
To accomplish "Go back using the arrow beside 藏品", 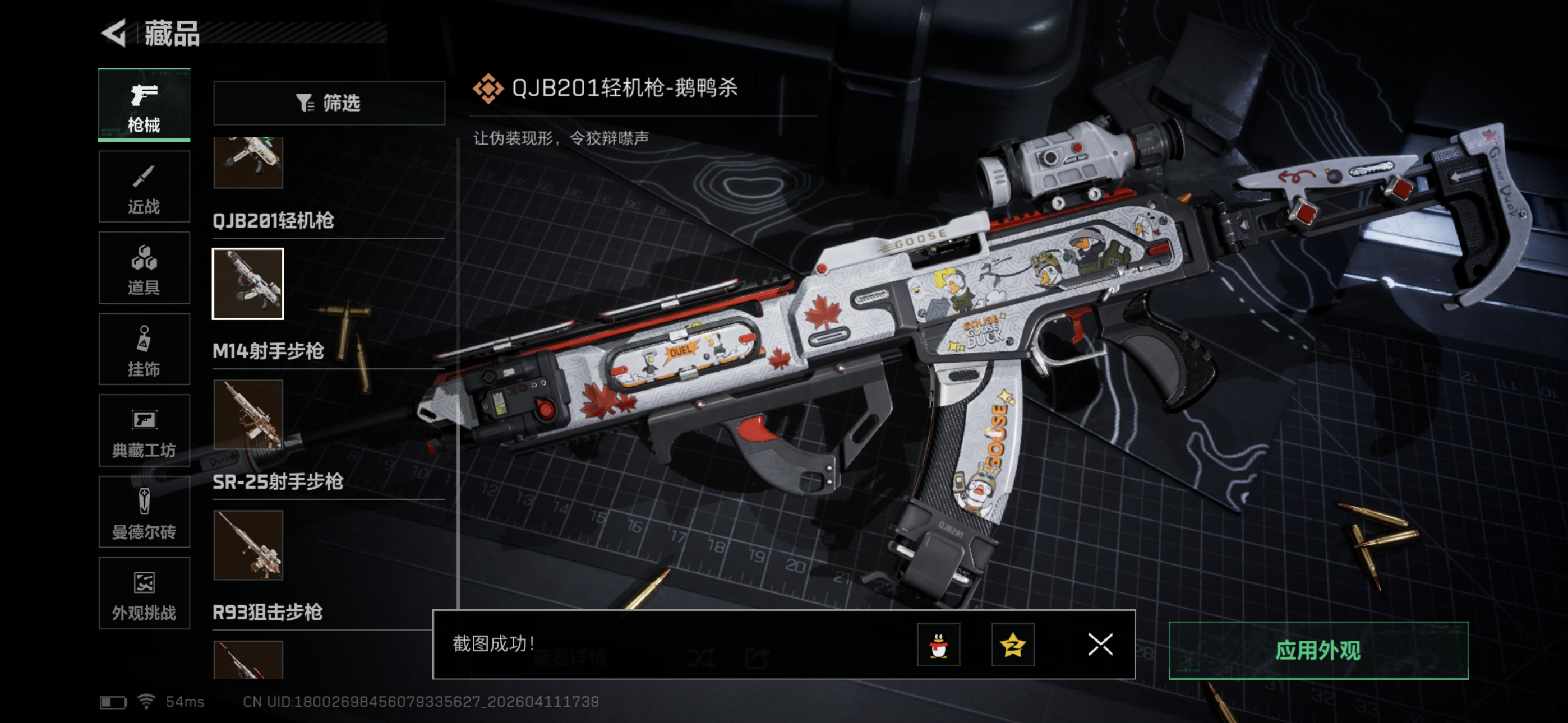I will pyautogui.click(x=114, y=33).
